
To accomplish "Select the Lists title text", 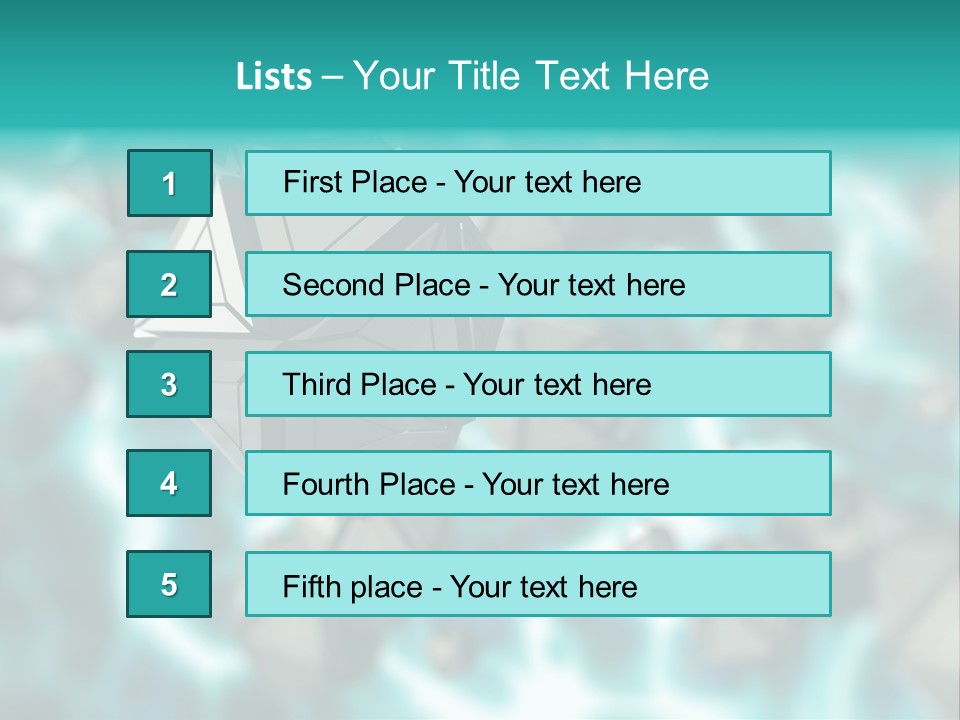I will [x=472, y=76].
